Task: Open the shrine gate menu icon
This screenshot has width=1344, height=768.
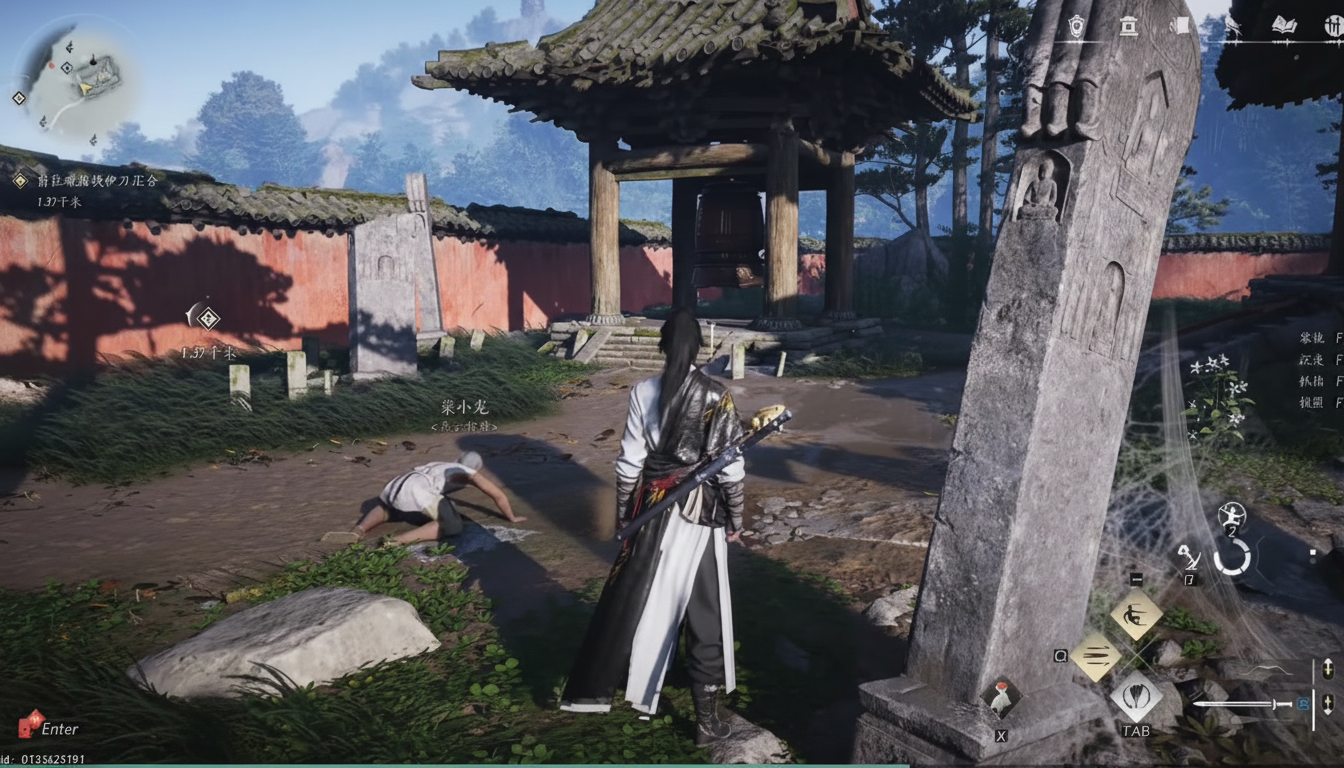Action: 1128,27
